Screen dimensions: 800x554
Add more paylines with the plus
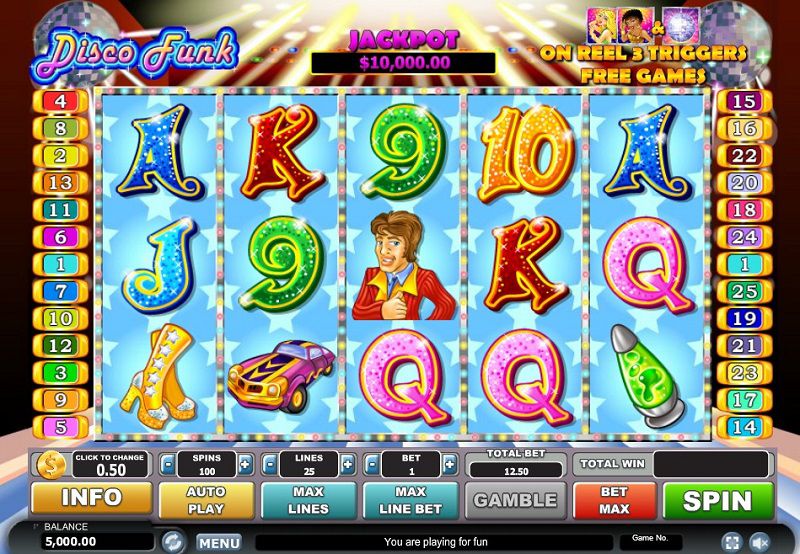347,464
